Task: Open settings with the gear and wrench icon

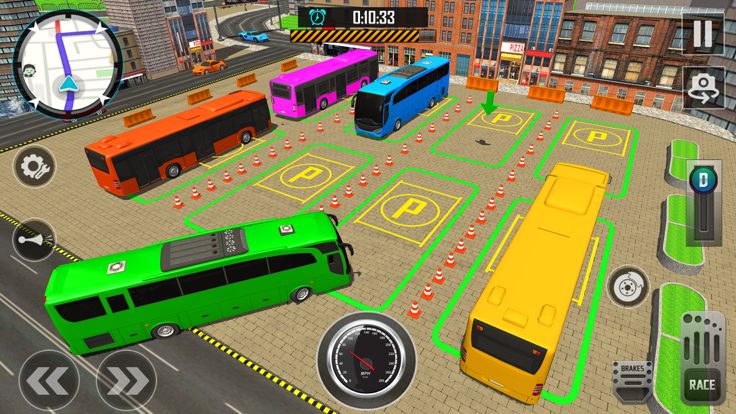Action: click(33, 165)
